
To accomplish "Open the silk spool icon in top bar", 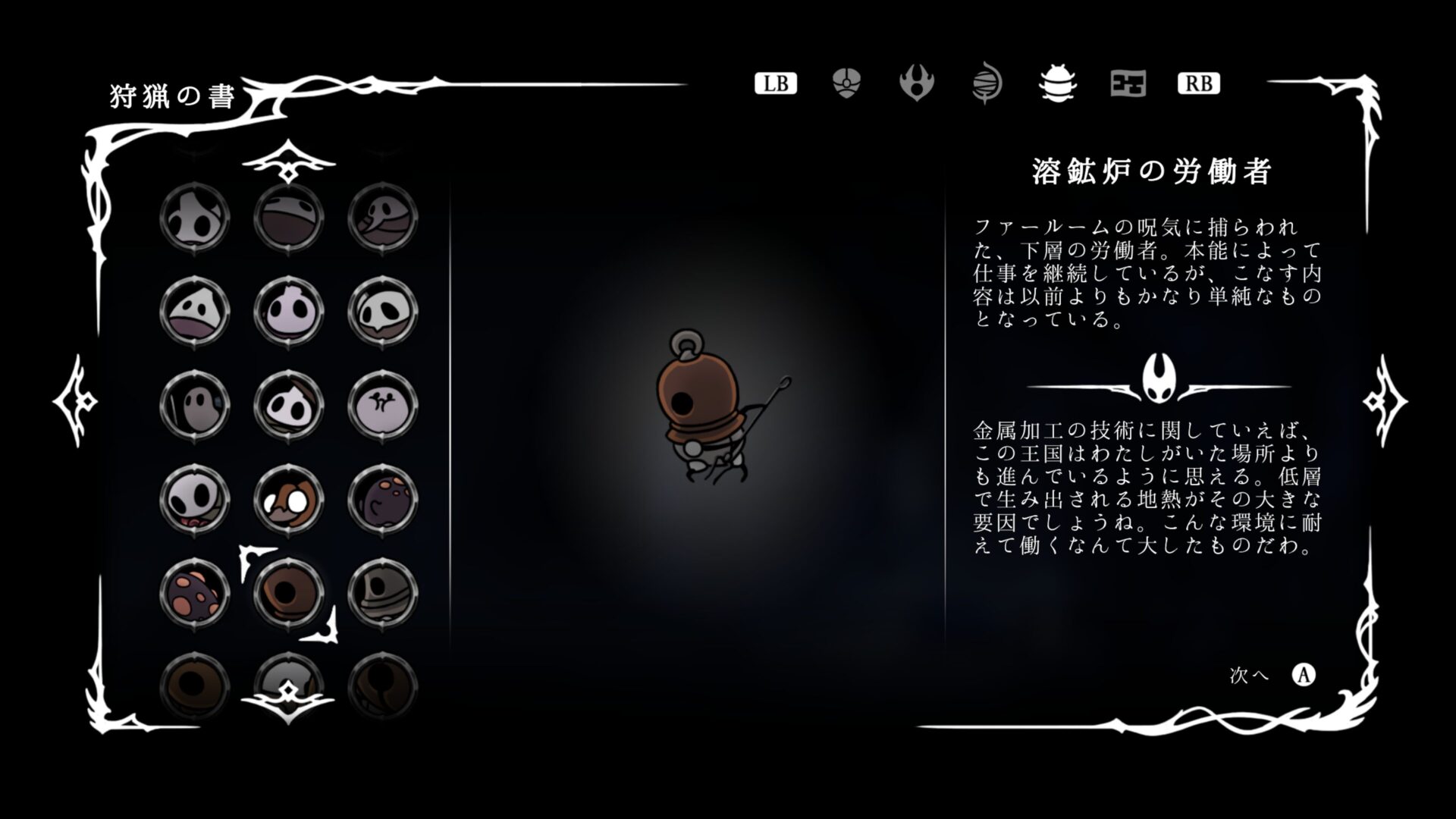I will tap(987, 83).
